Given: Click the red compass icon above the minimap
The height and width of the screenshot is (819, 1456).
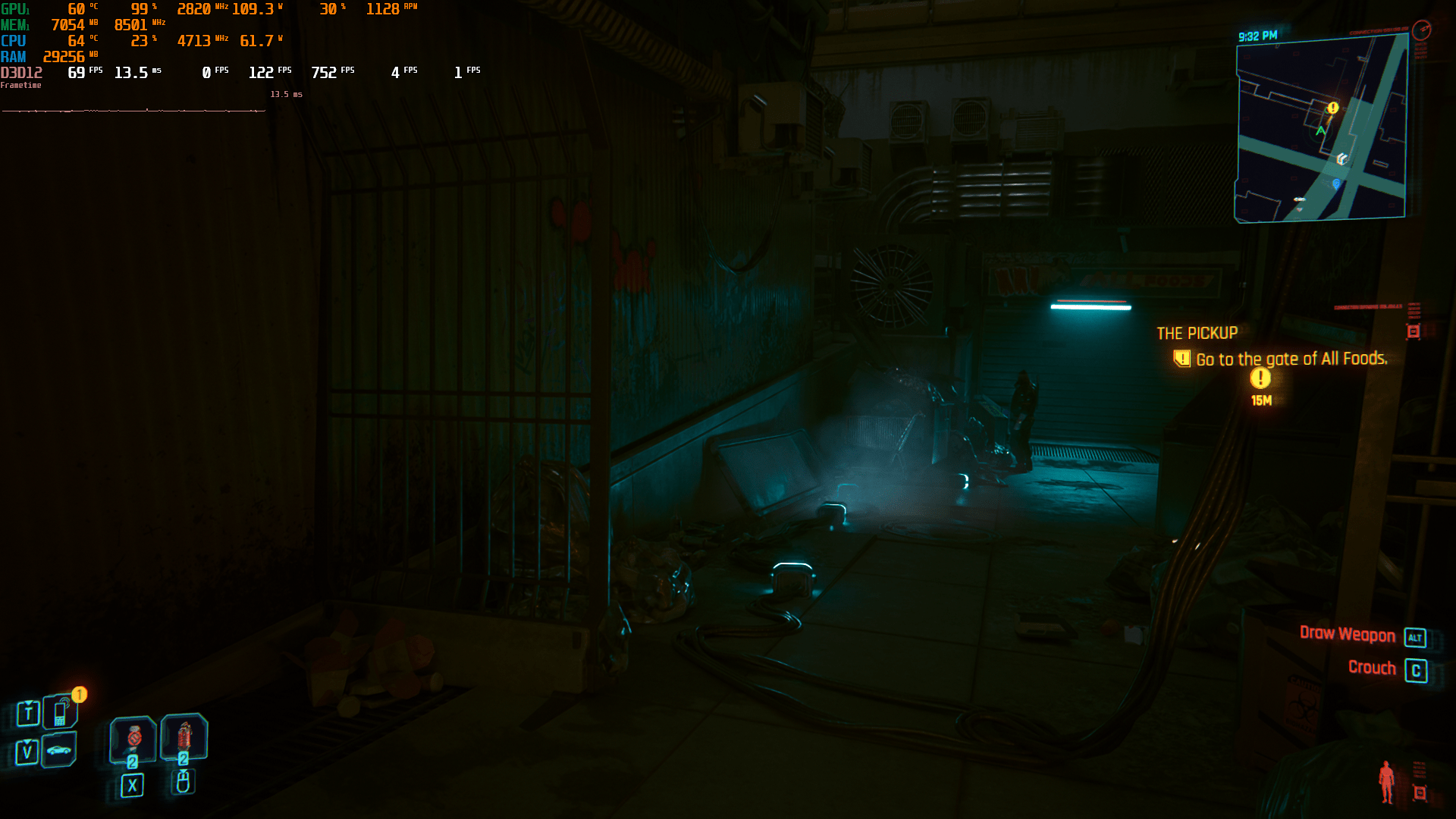Looking at the screenshot, I should pyautogui.click(x=1422, y=30).
